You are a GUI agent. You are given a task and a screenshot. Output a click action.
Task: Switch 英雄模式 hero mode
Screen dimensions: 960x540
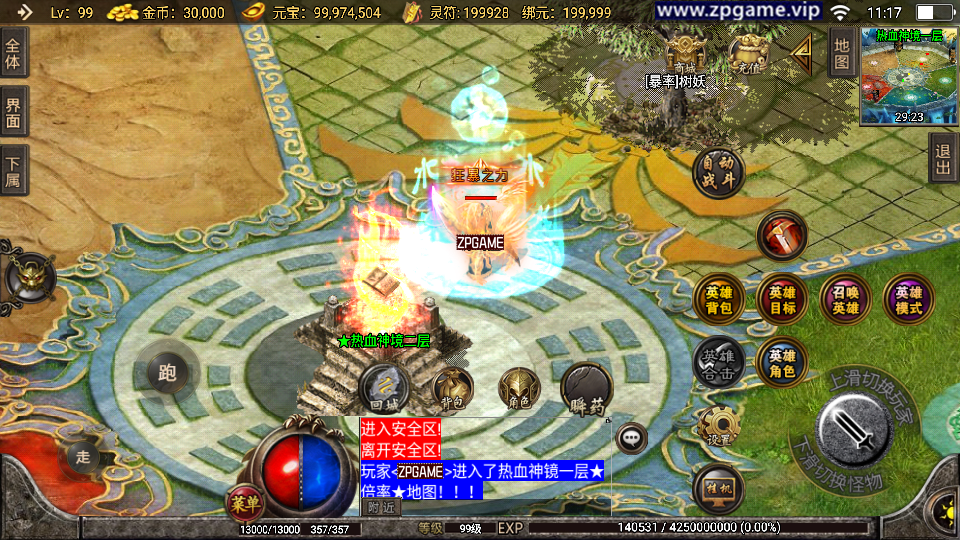[x=908, y=299]
